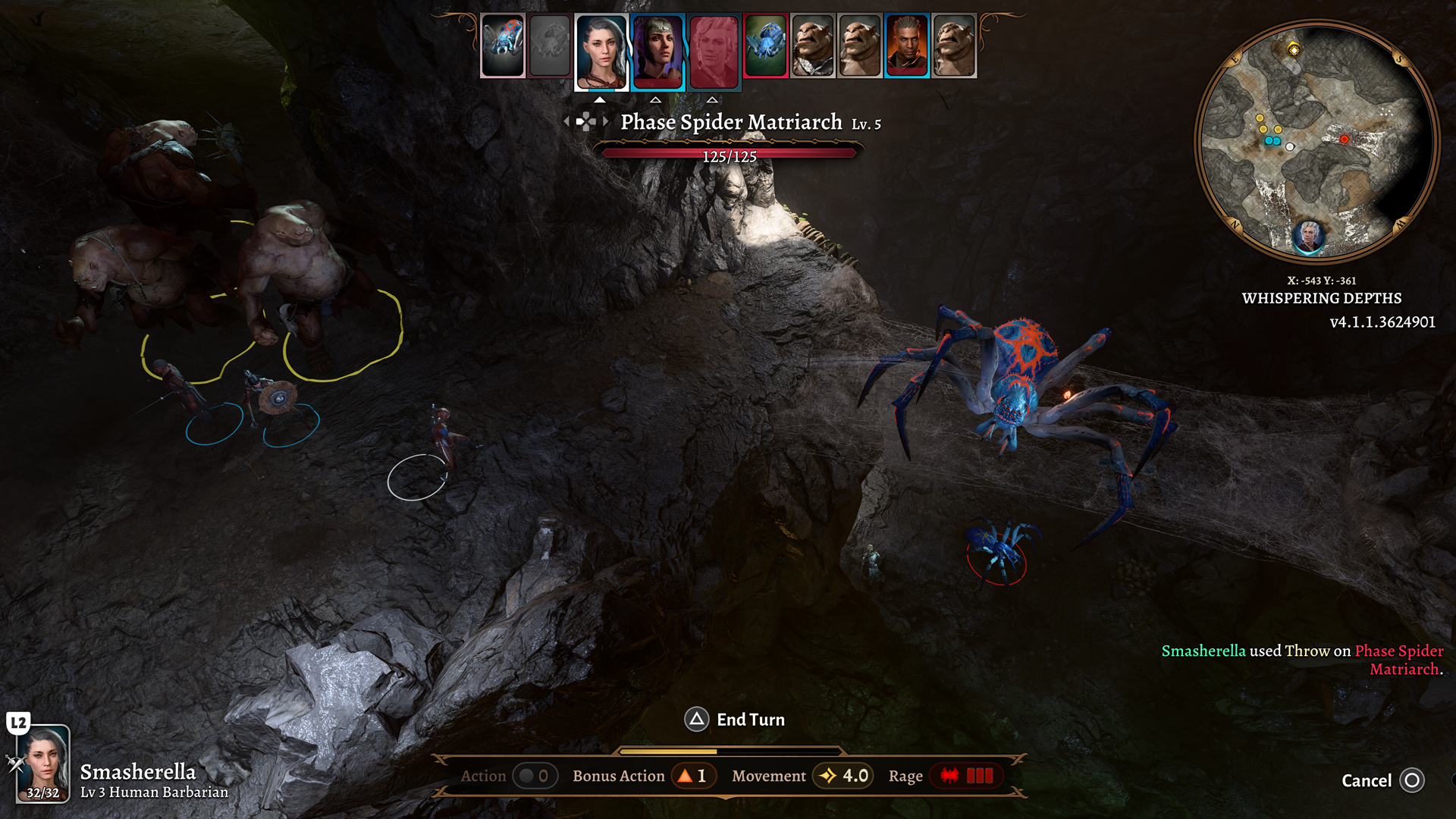This screenshot has width=1456, height=819.
Task: Click the red enemy dot on the minimap
Action: 1344,140
